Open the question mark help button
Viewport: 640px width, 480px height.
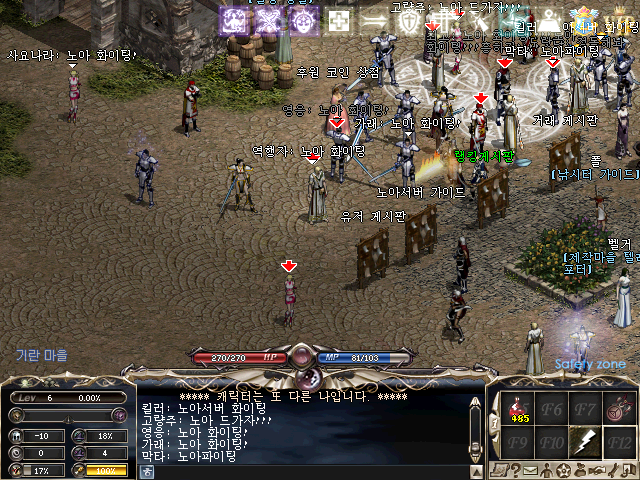click(516, 470)
